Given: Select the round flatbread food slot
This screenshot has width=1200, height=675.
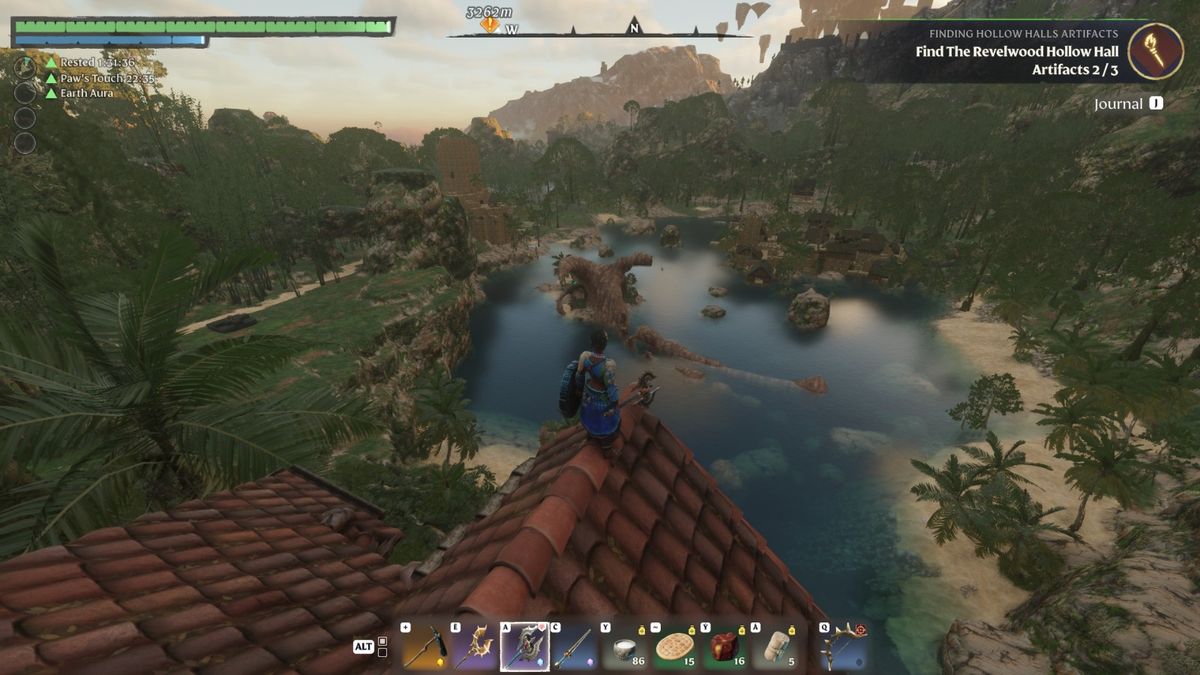Looking at the screenshot, I should coord(677,647).
